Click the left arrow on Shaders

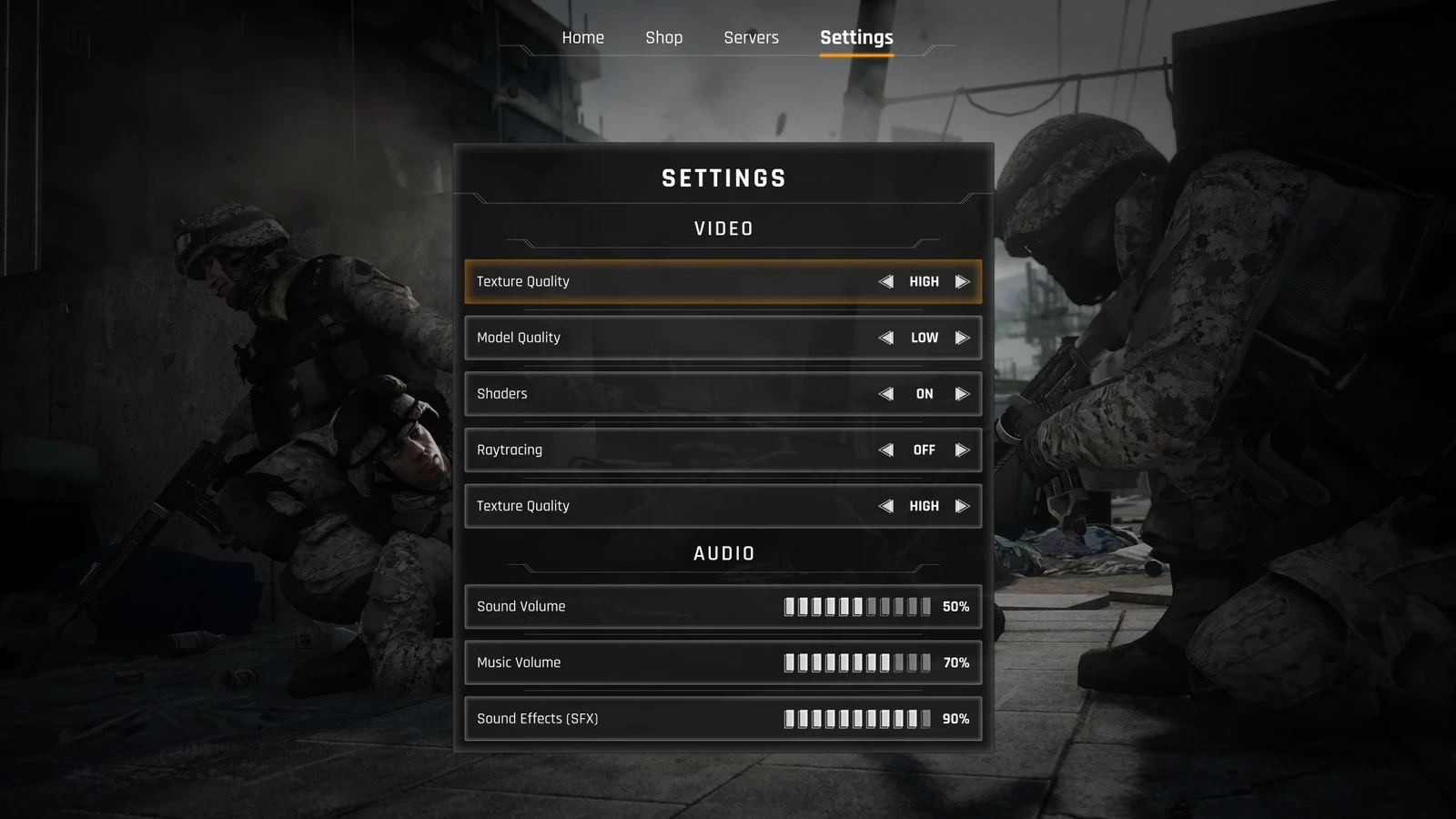coord(885,394)
